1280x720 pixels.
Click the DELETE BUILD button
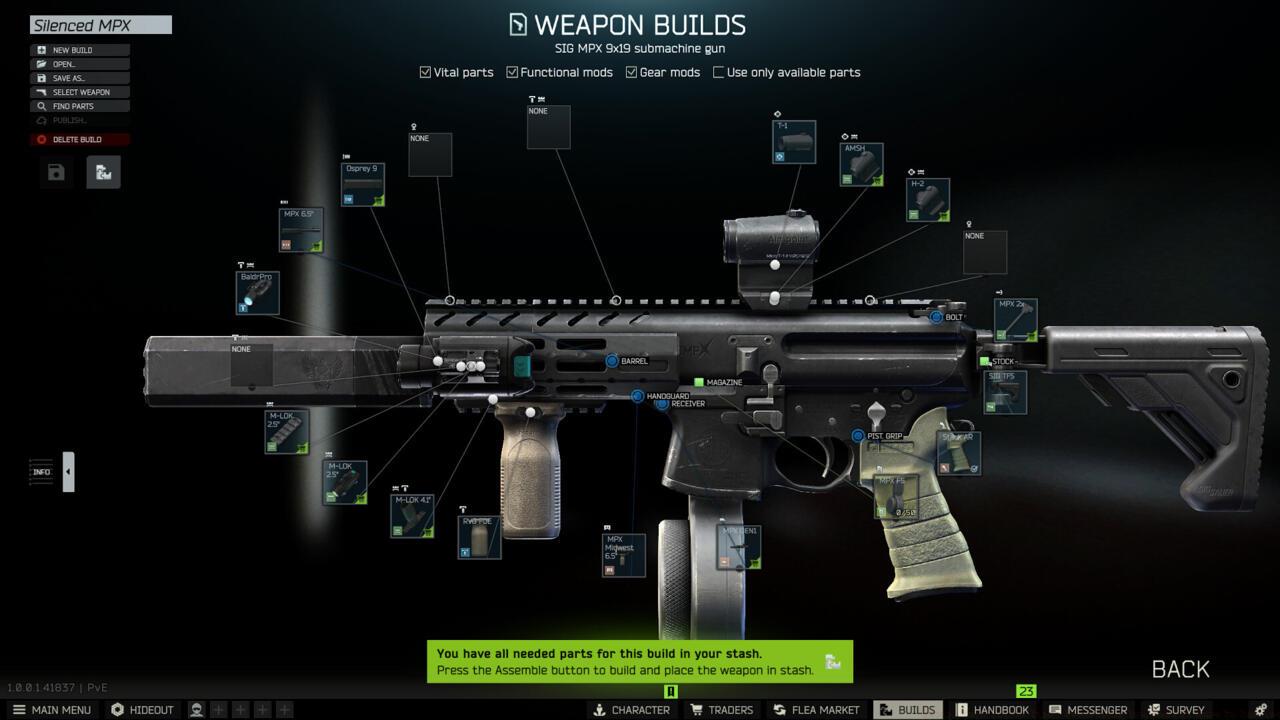79,139
